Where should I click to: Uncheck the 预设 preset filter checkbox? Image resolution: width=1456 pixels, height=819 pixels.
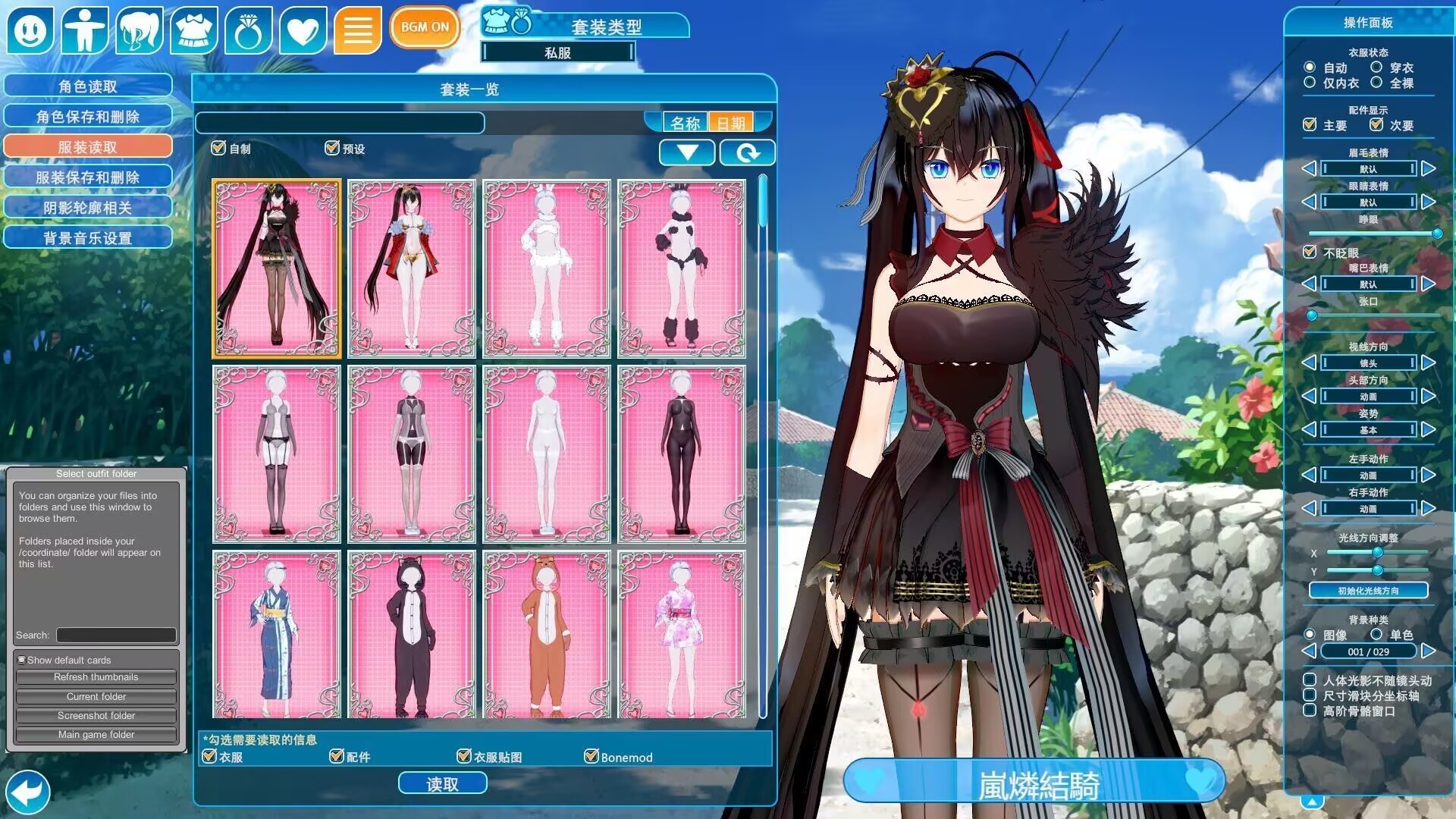(x=332, y=148)
